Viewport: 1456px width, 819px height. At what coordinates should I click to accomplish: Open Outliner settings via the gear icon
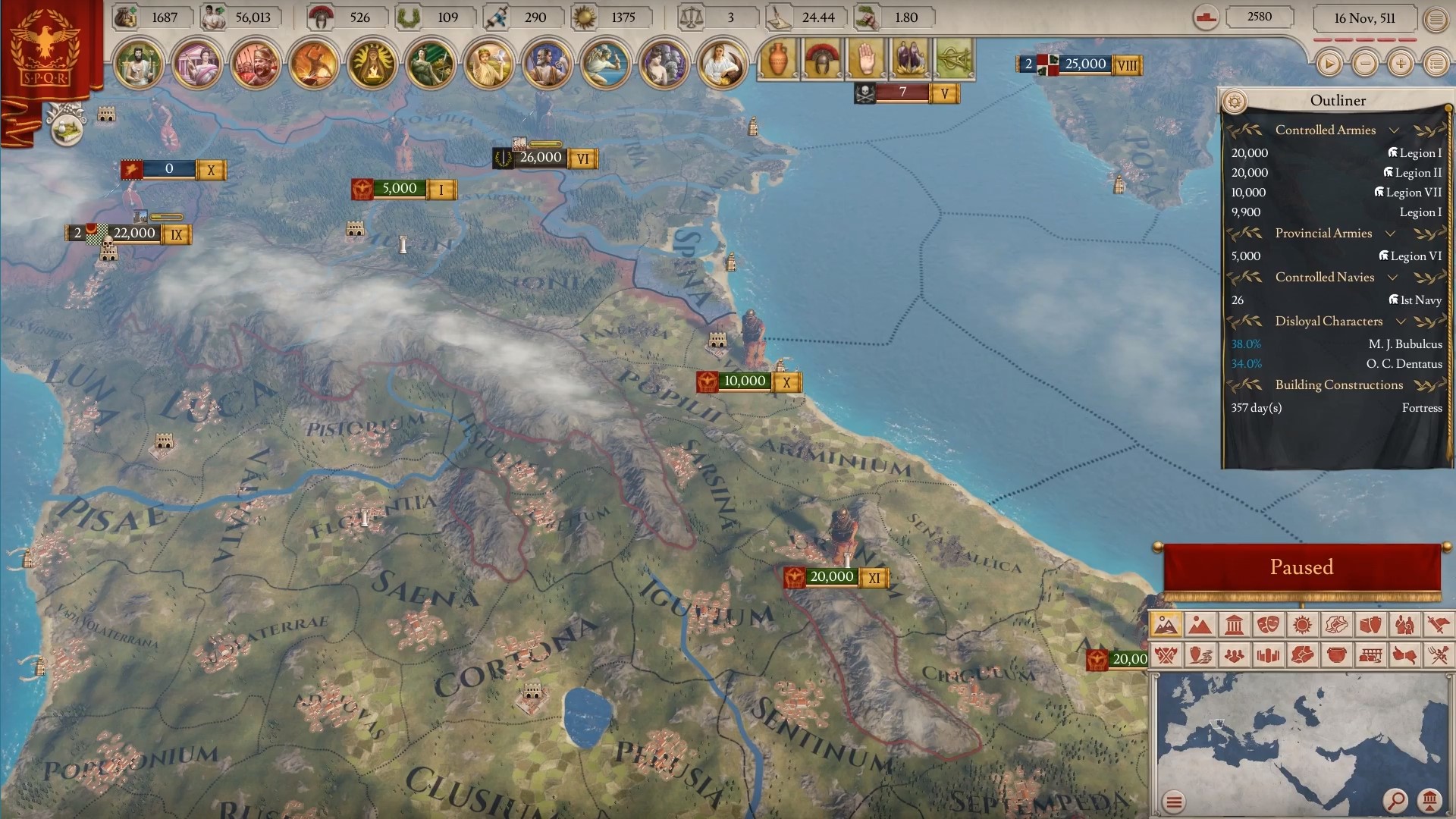[1235, 101]
